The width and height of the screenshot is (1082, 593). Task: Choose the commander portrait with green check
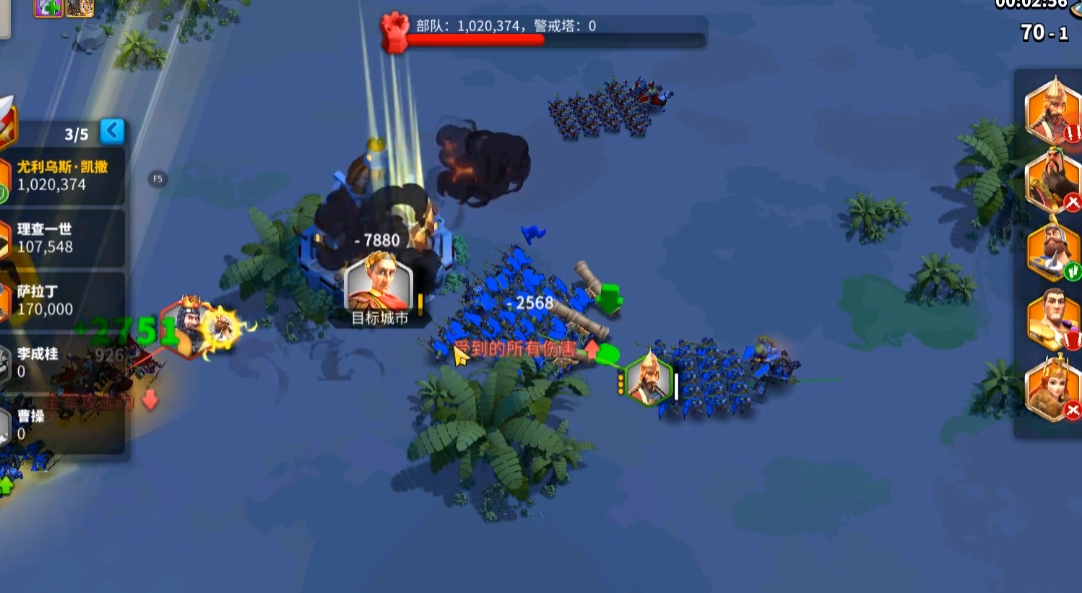pos(1053,249)
